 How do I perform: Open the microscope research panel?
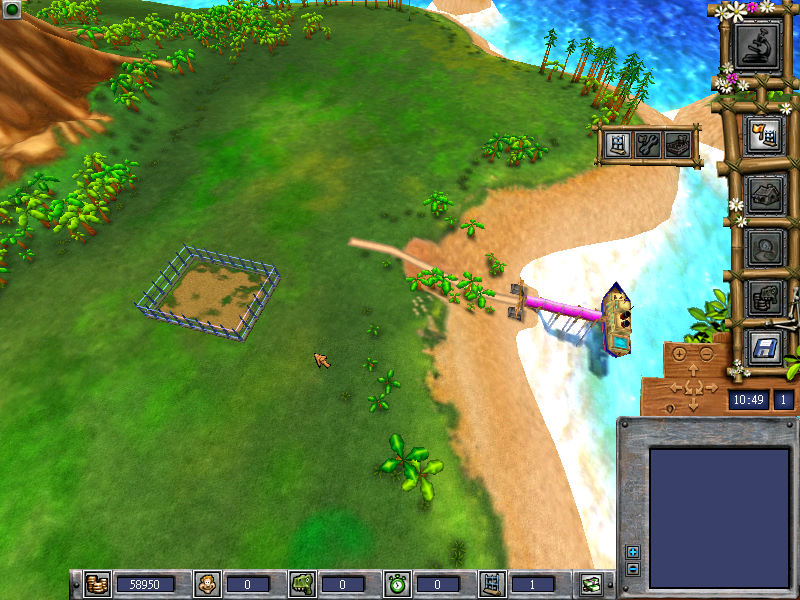pos(757,44)
